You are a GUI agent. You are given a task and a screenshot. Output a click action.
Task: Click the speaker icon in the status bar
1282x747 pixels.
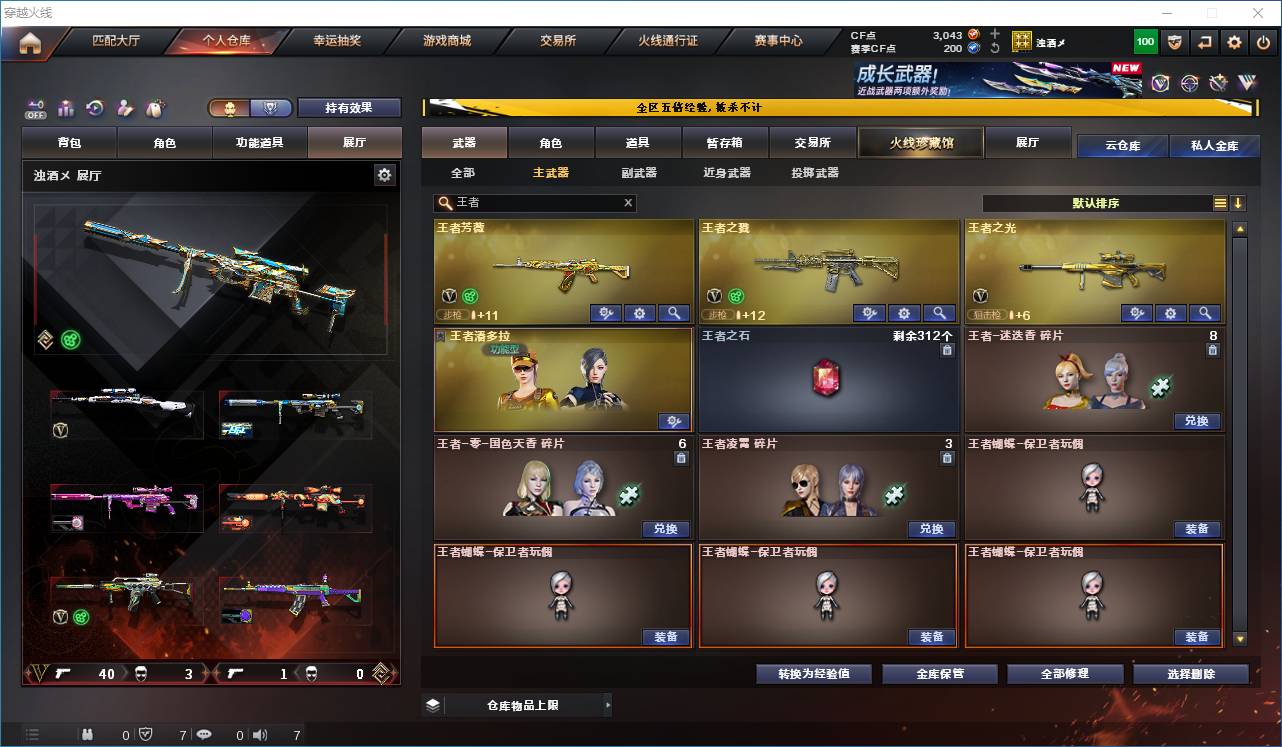(258, 733)
